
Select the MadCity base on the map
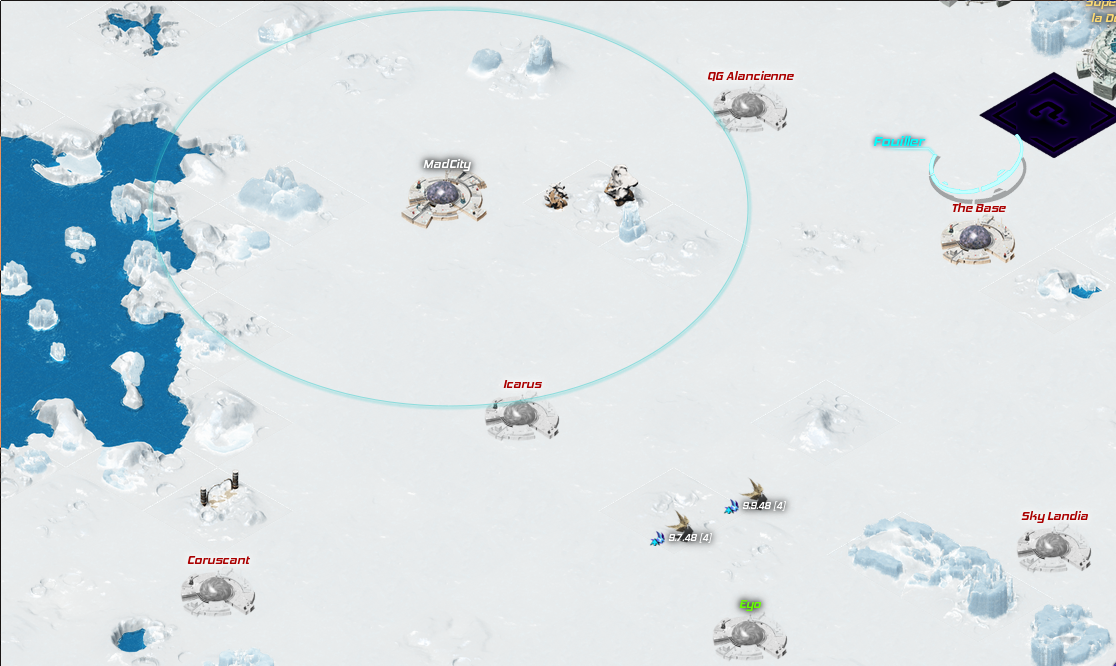click(x=444, y=195)
